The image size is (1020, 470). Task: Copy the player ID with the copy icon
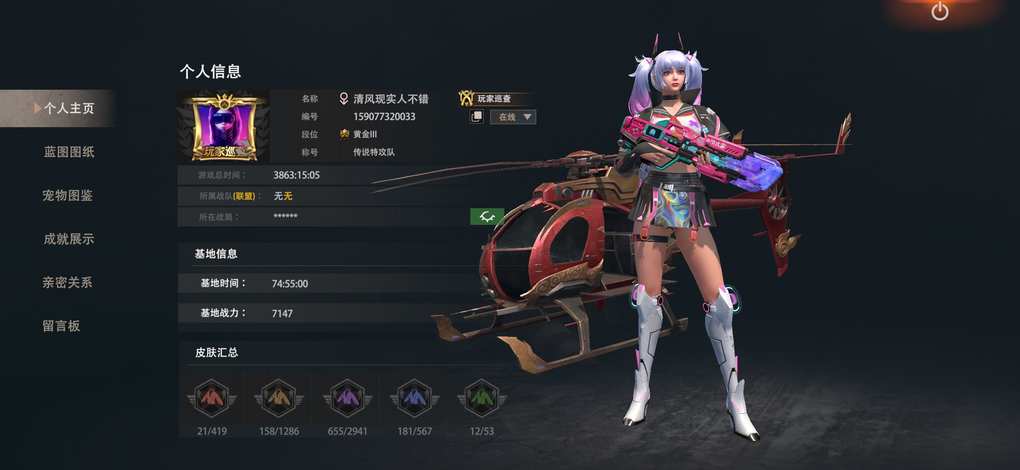pyautogui.click(x=477, y=117)
